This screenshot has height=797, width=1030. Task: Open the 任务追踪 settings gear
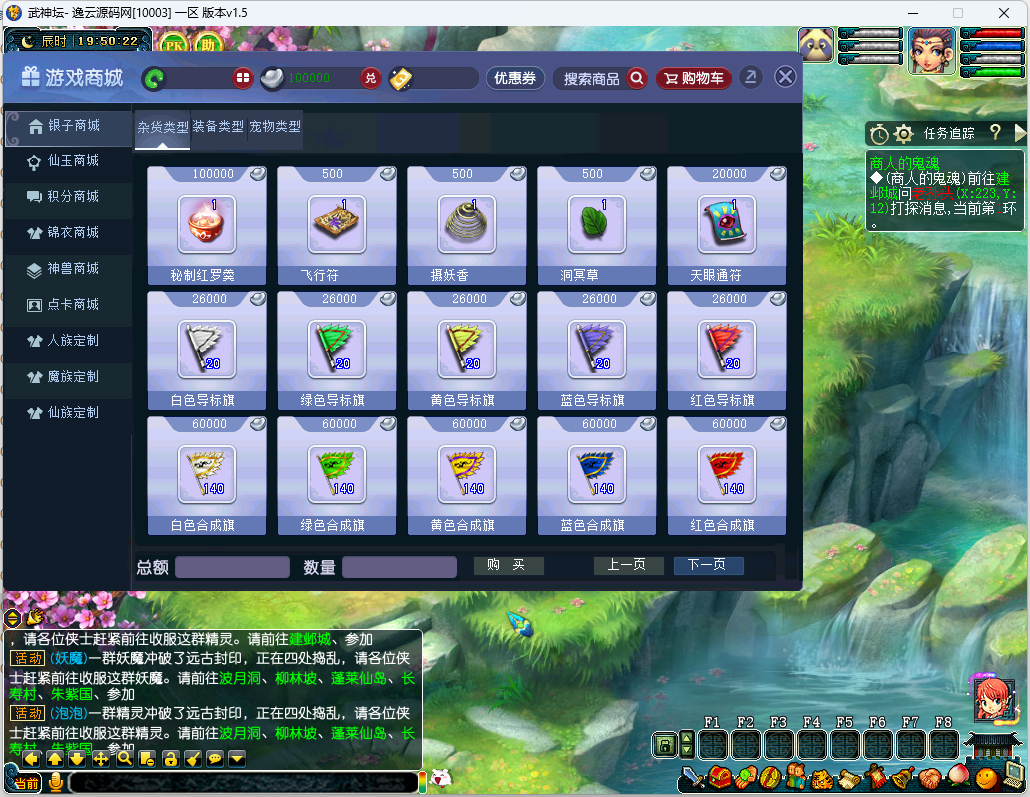click(x=904, y=133)
